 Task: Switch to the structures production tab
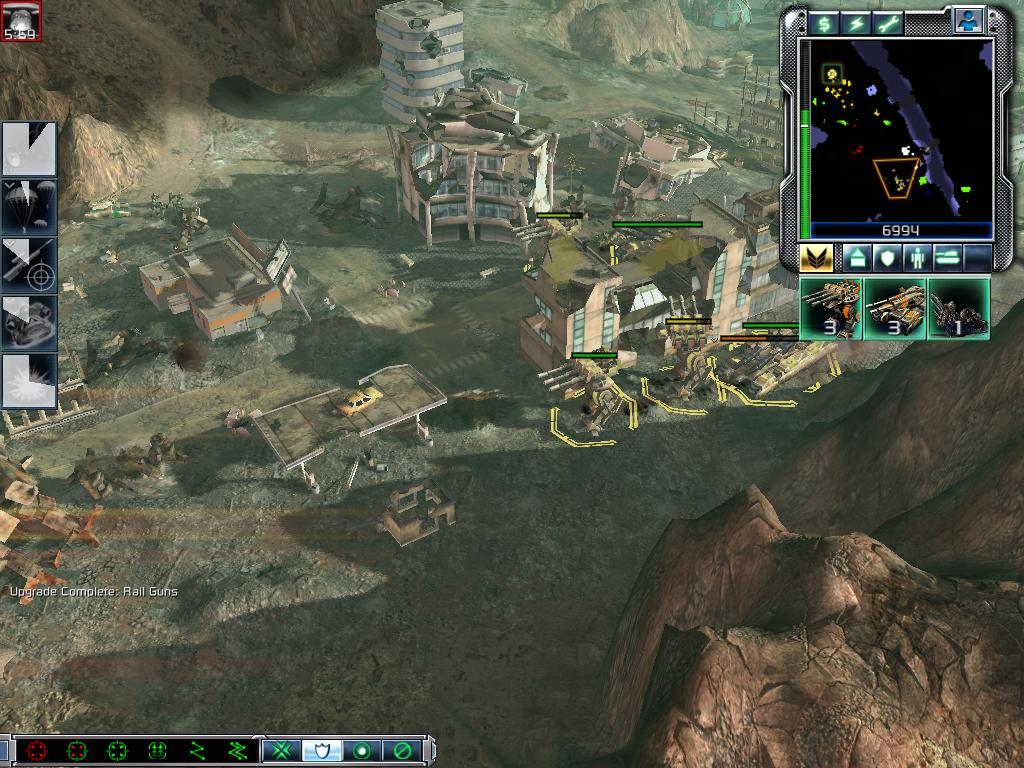[x=857, y=258]
